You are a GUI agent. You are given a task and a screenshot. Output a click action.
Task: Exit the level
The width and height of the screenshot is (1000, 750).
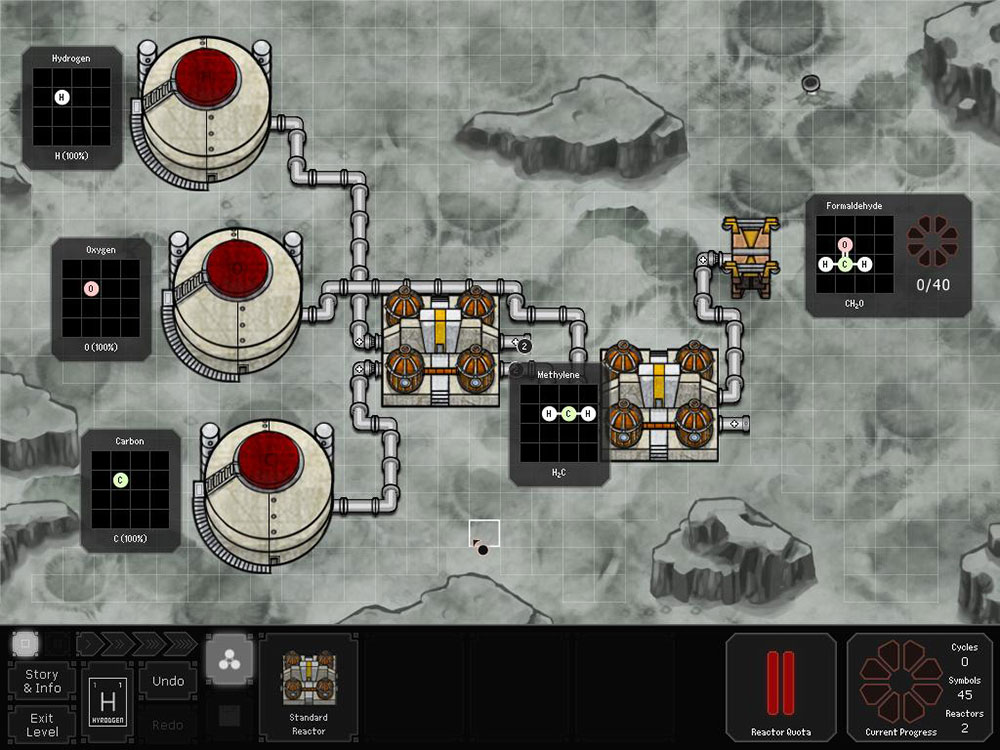tap(42, 724)
